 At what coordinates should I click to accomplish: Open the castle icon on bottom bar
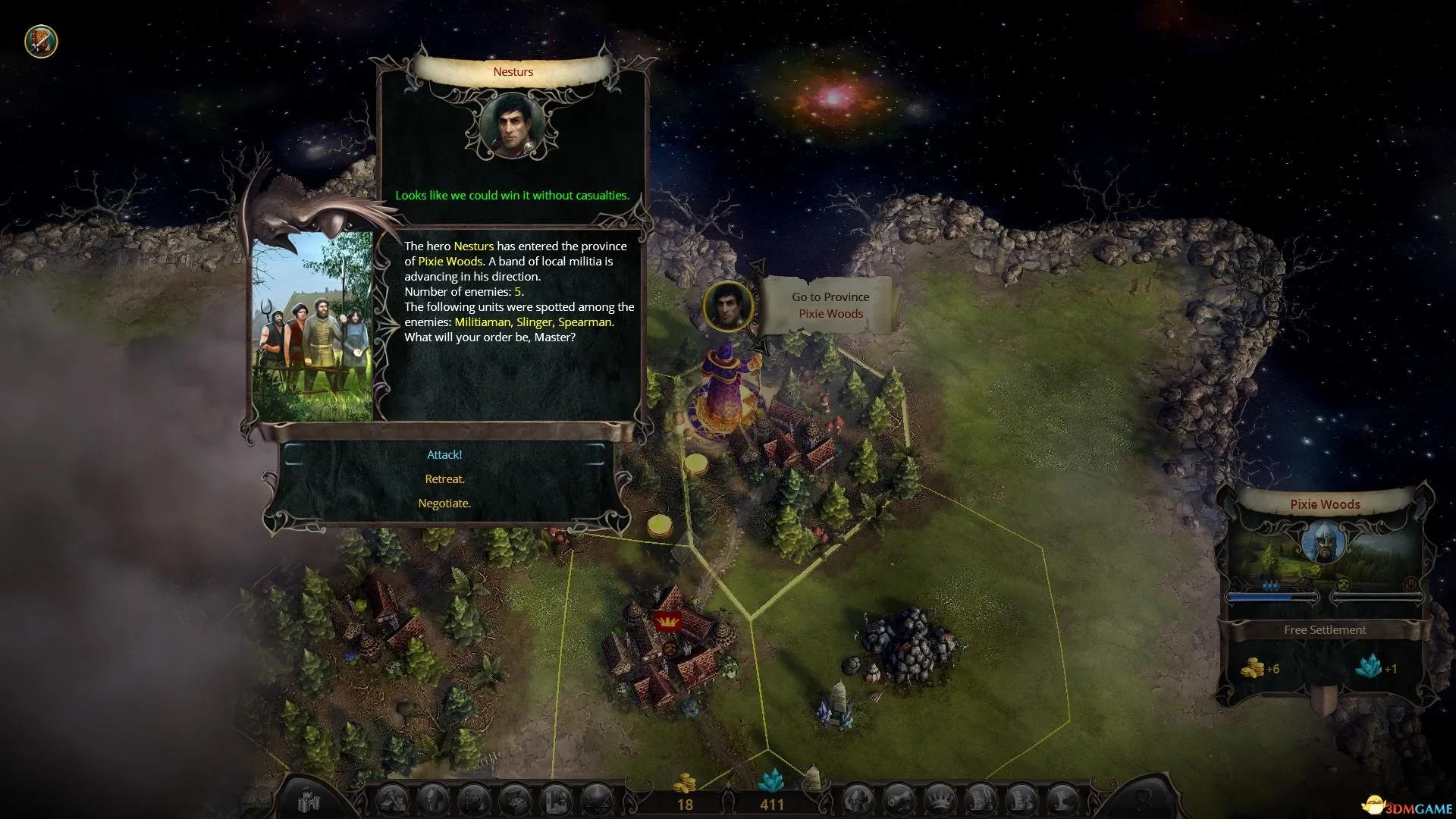coord(310,800)
